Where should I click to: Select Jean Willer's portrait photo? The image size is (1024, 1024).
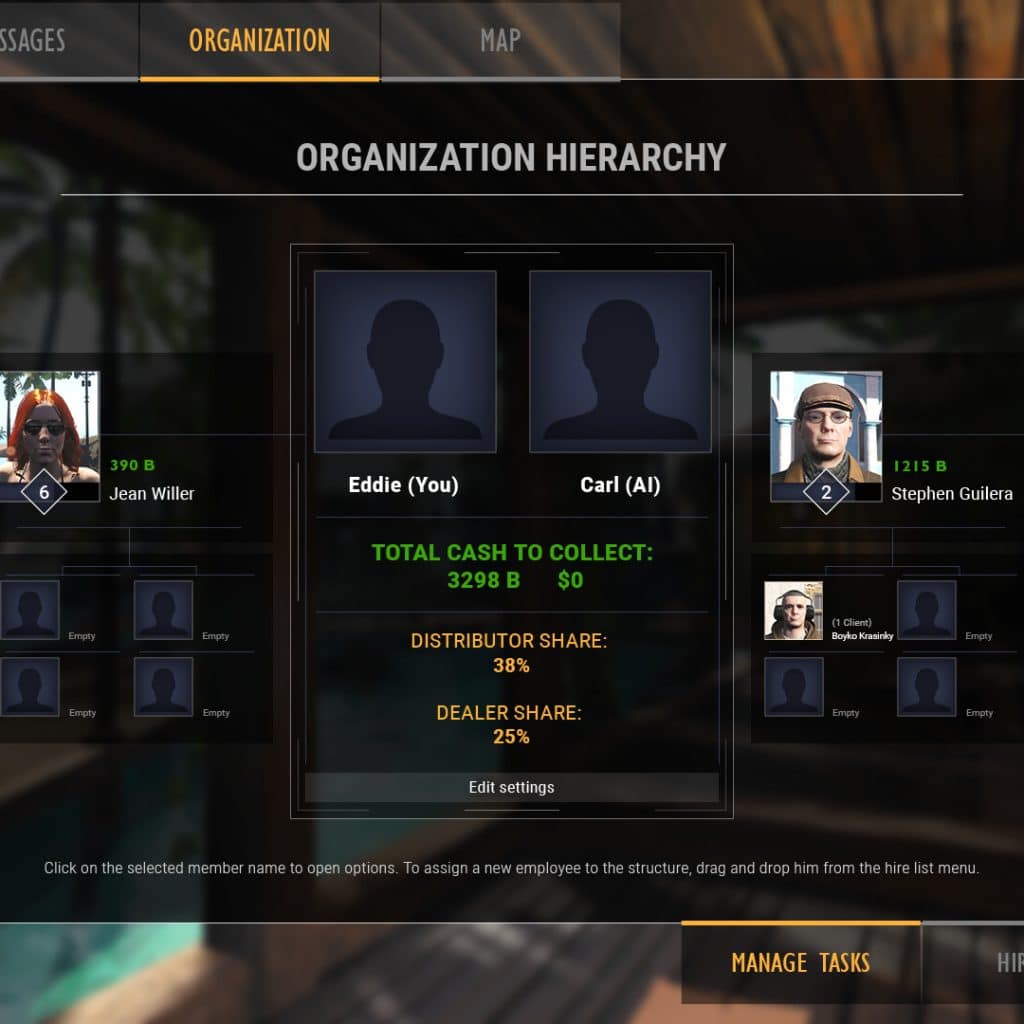pos(48,427)
